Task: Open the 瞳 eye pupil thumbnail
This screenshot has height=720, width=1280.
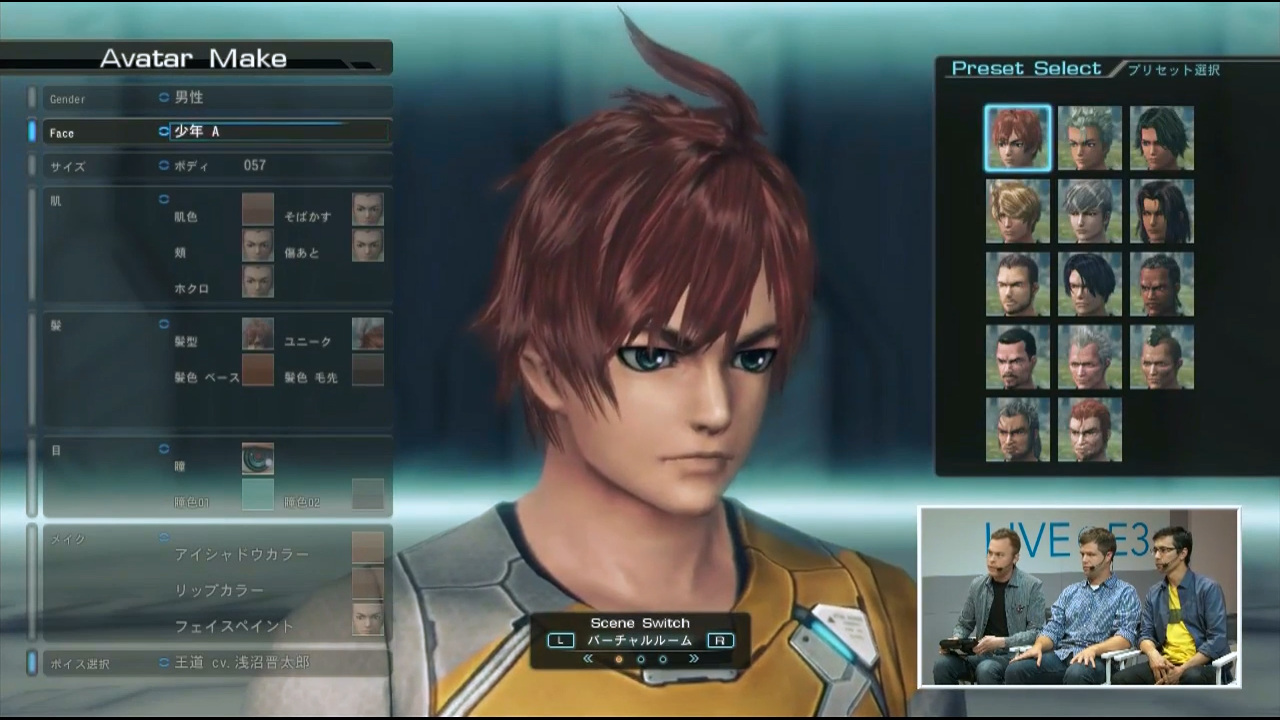Action: click(x=258, y=459)
